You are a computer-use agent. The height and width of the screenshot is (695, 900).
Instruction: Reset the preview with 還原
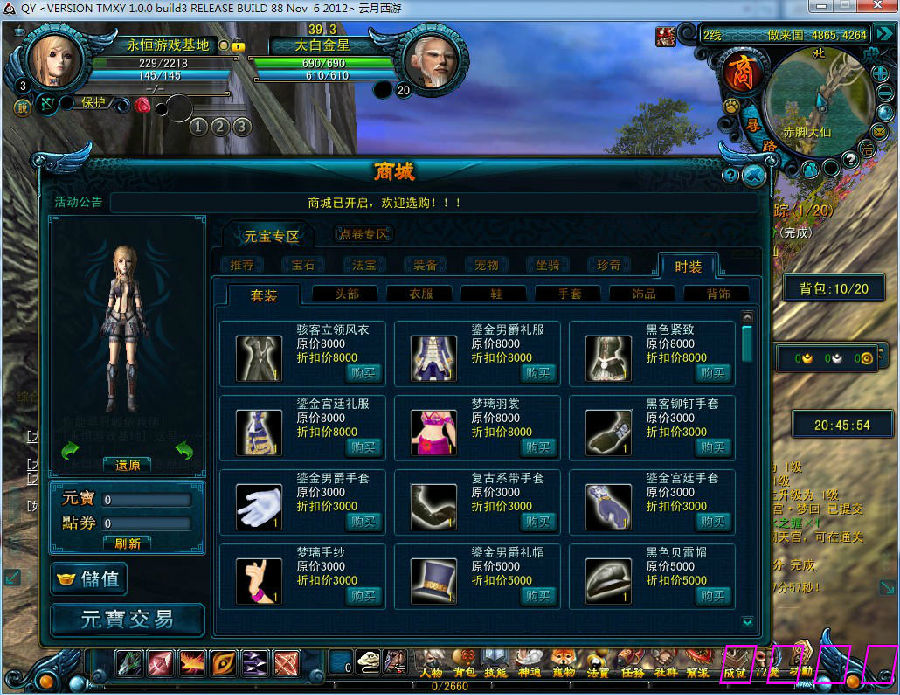pos(127,465)
